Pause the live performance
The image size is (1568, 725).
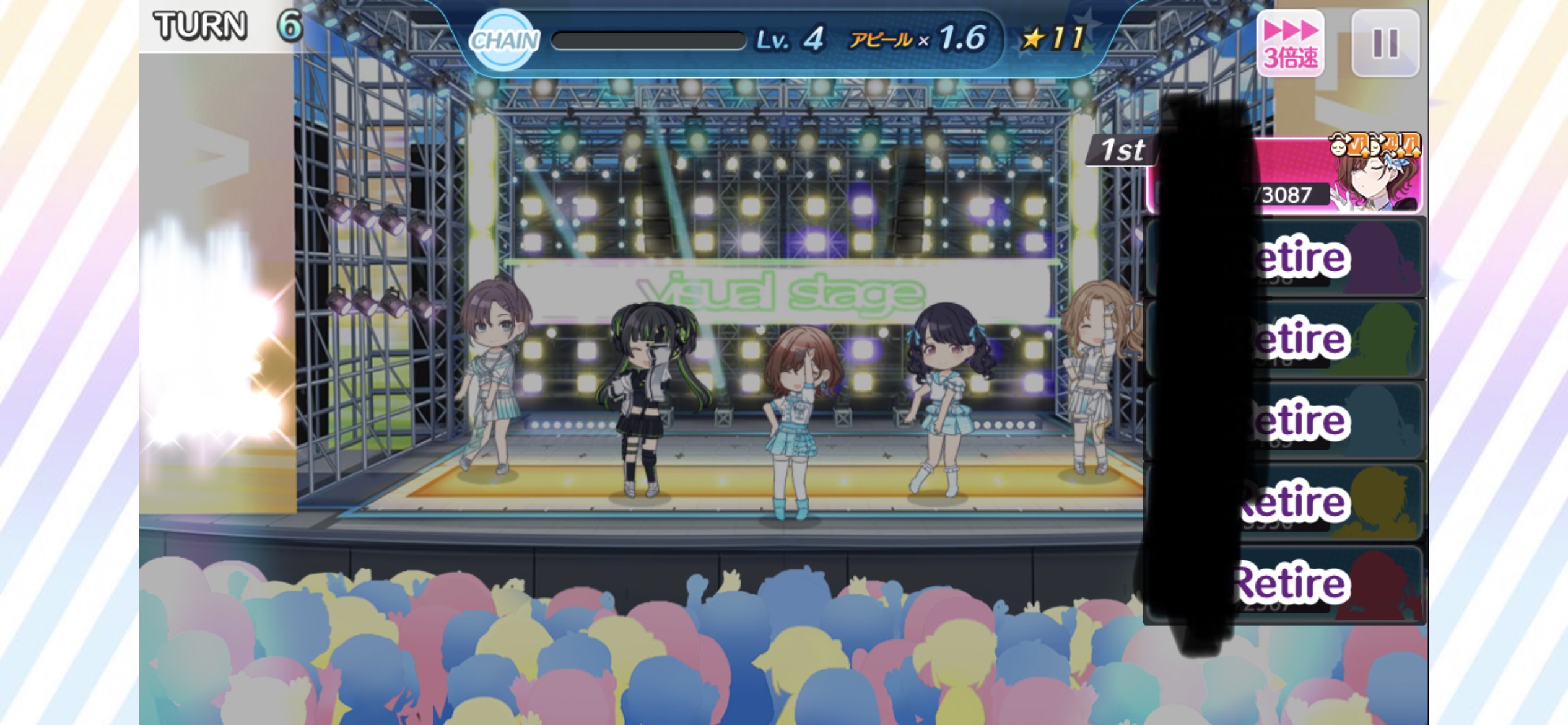click(x=1385, y=43)
